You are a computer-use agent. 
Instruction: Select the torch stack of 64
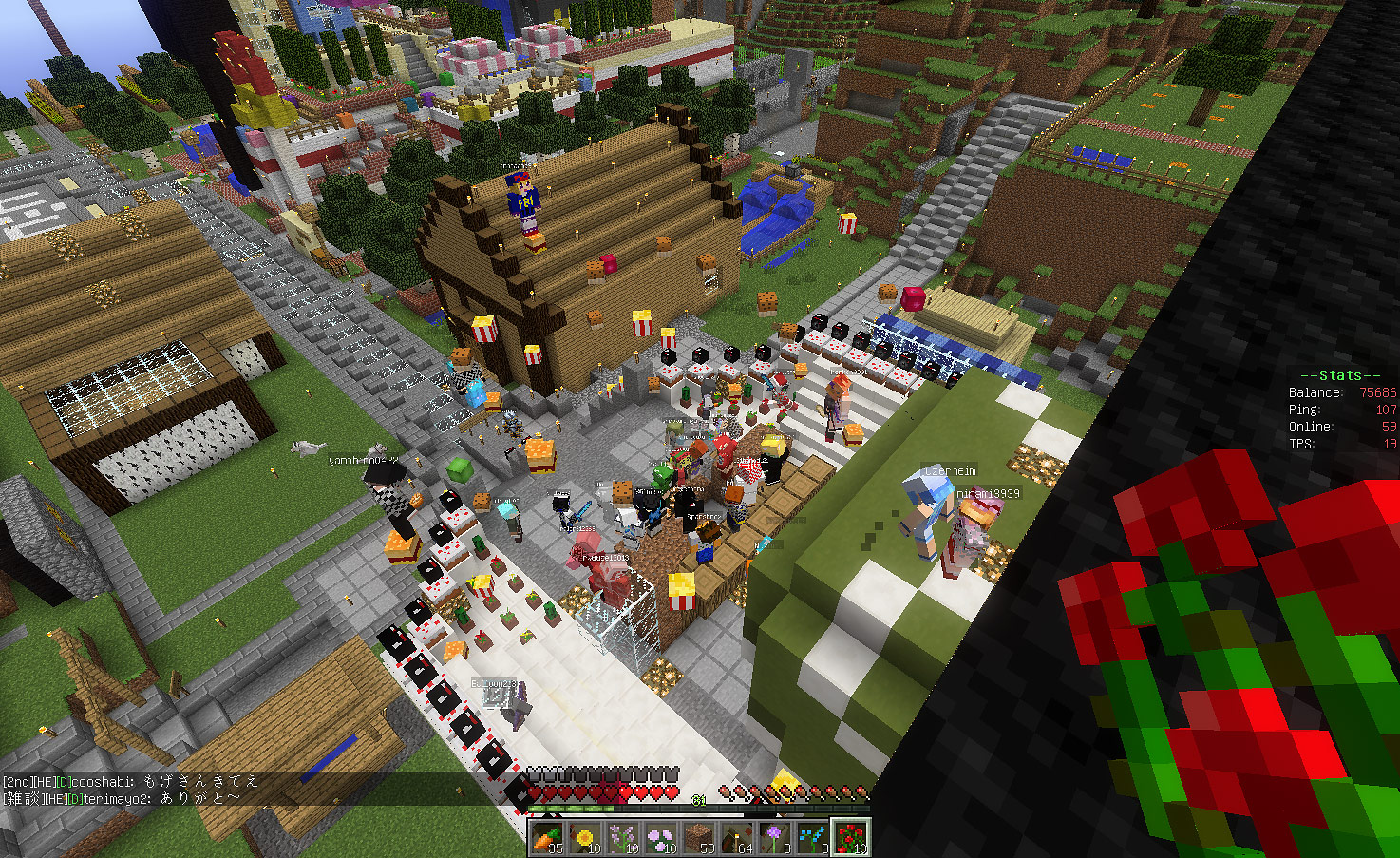736,837
